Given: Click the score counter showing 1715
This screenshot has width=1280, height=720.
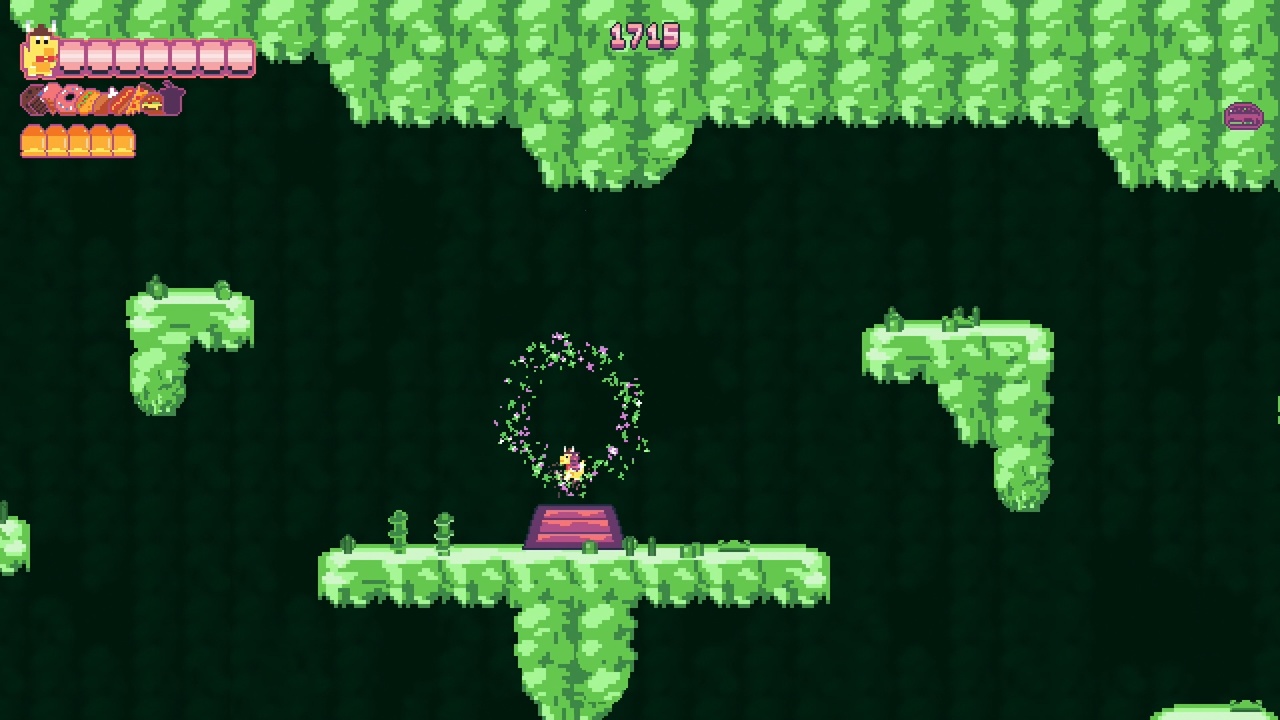Looking at the screenshot, I should pos(646,35).
